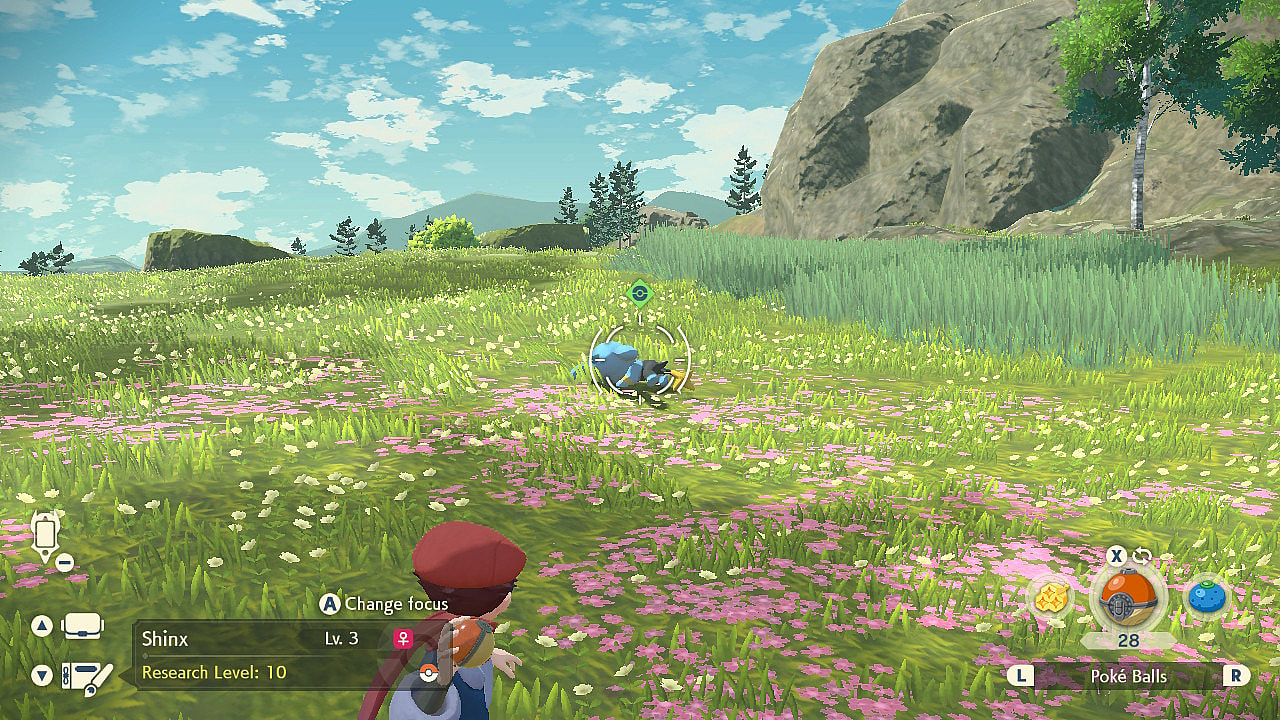This screenshot has width=1280, height=720.
Task: Toggle the swap arrows above the Poké Ball
Action: [x=1142, y=556]
